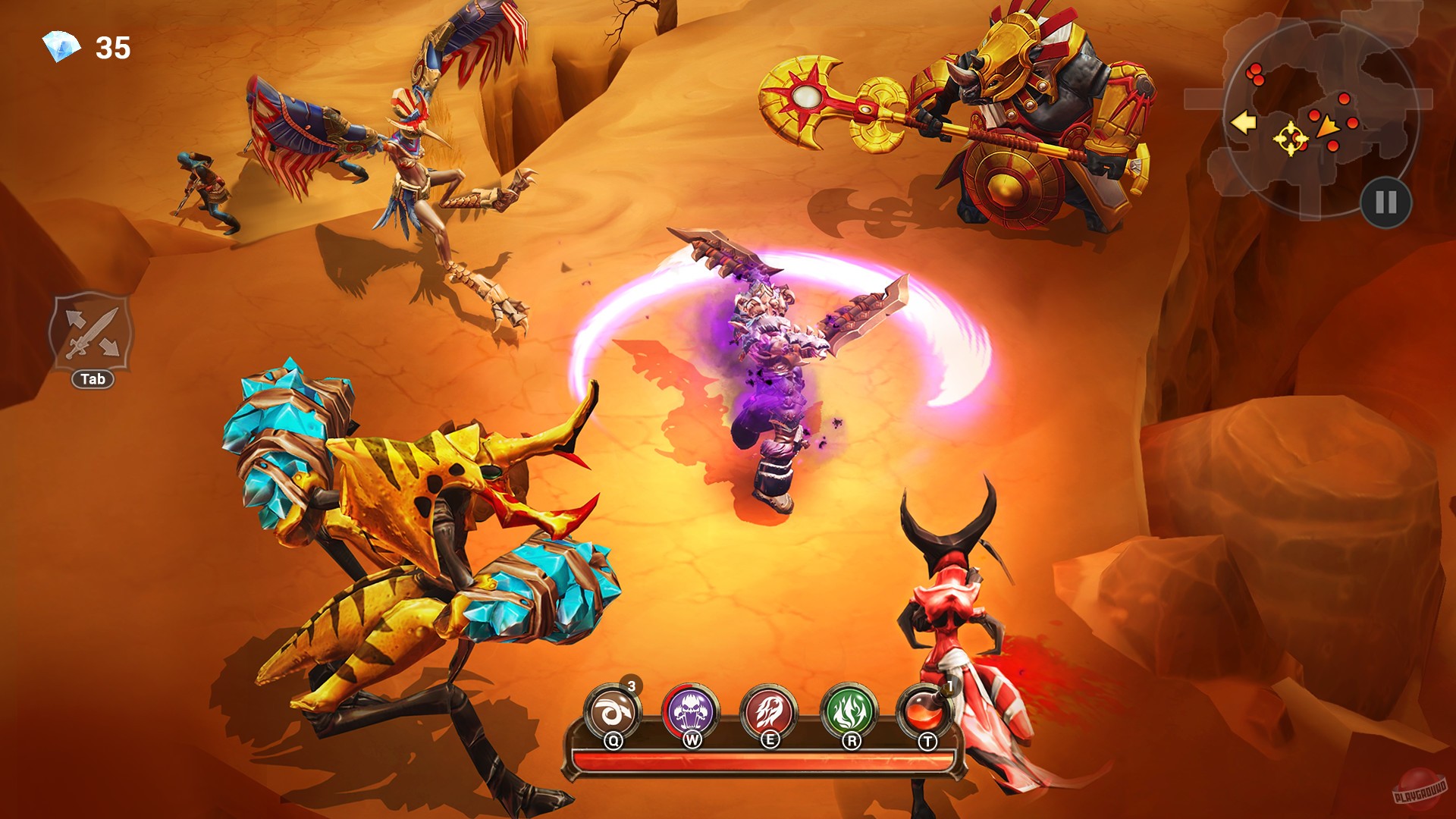This screenshot has height=819, width=1456.
Task: Click the yellow player marker on the minimap
Action: point(1291,138)
